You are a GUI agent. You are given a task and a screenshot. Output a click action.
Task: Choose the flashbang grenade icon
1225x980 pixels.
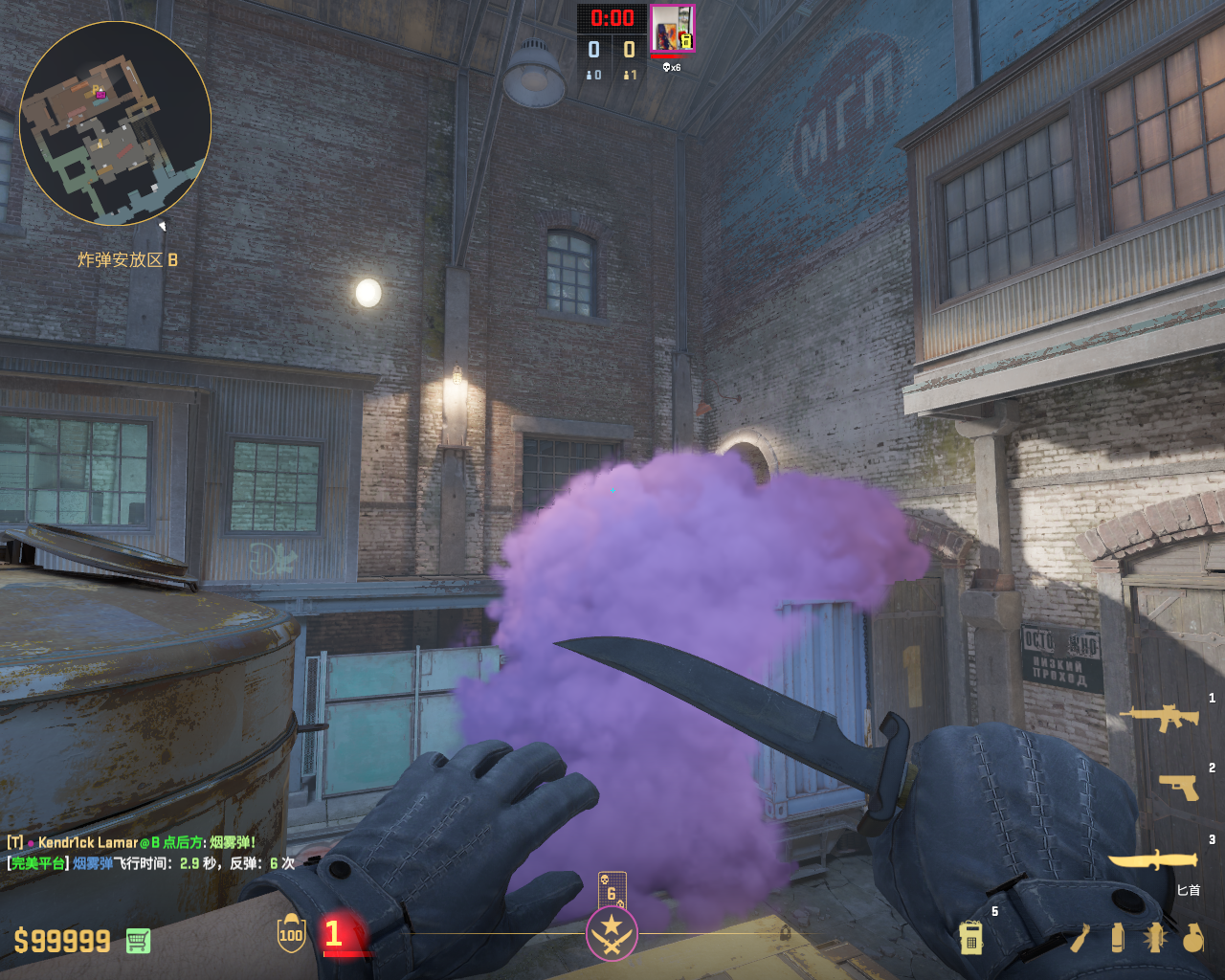[x=1155, y=938]
